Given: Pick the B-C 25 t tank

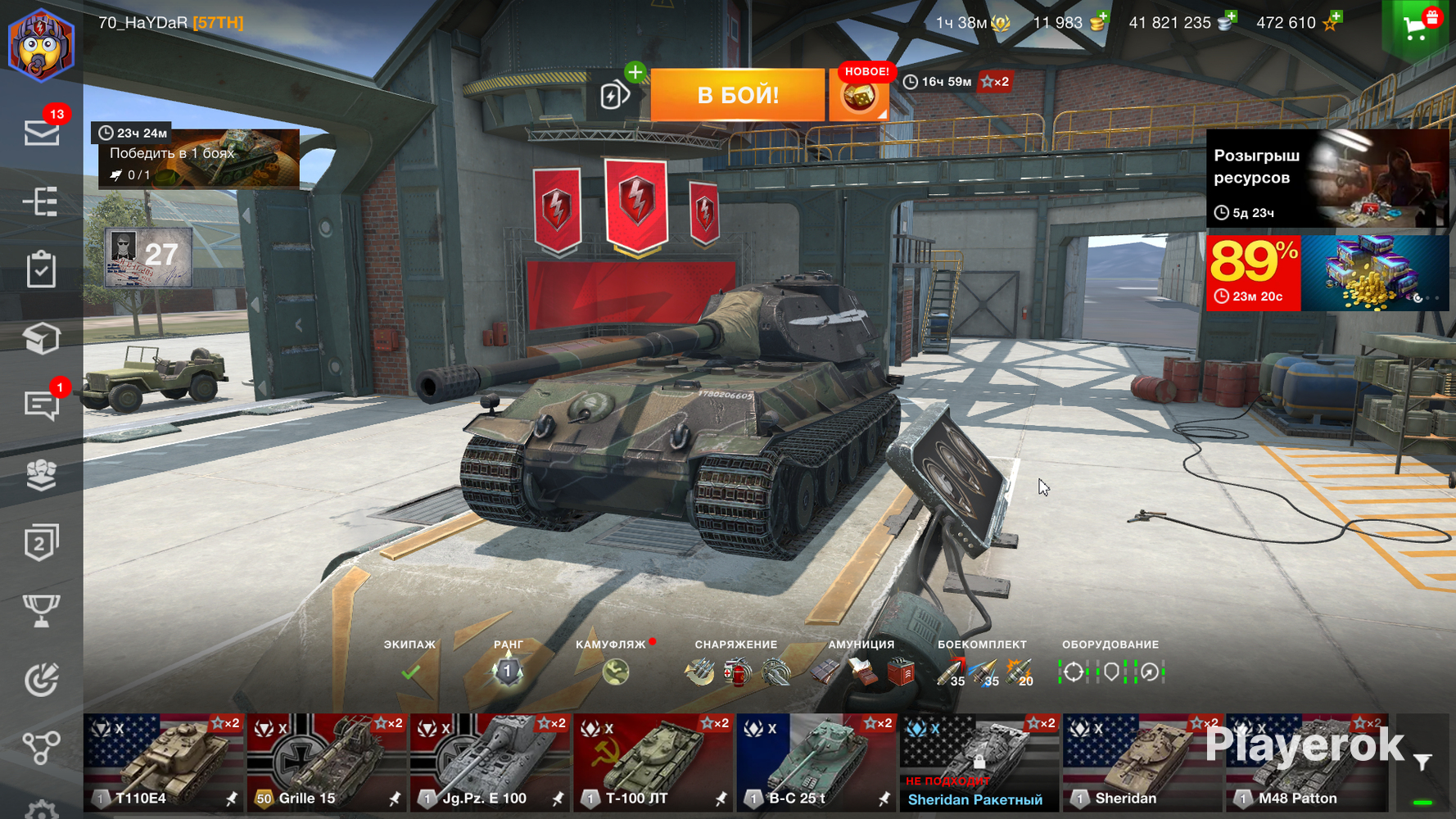Looking at the screenshot, I should (816, 762).
